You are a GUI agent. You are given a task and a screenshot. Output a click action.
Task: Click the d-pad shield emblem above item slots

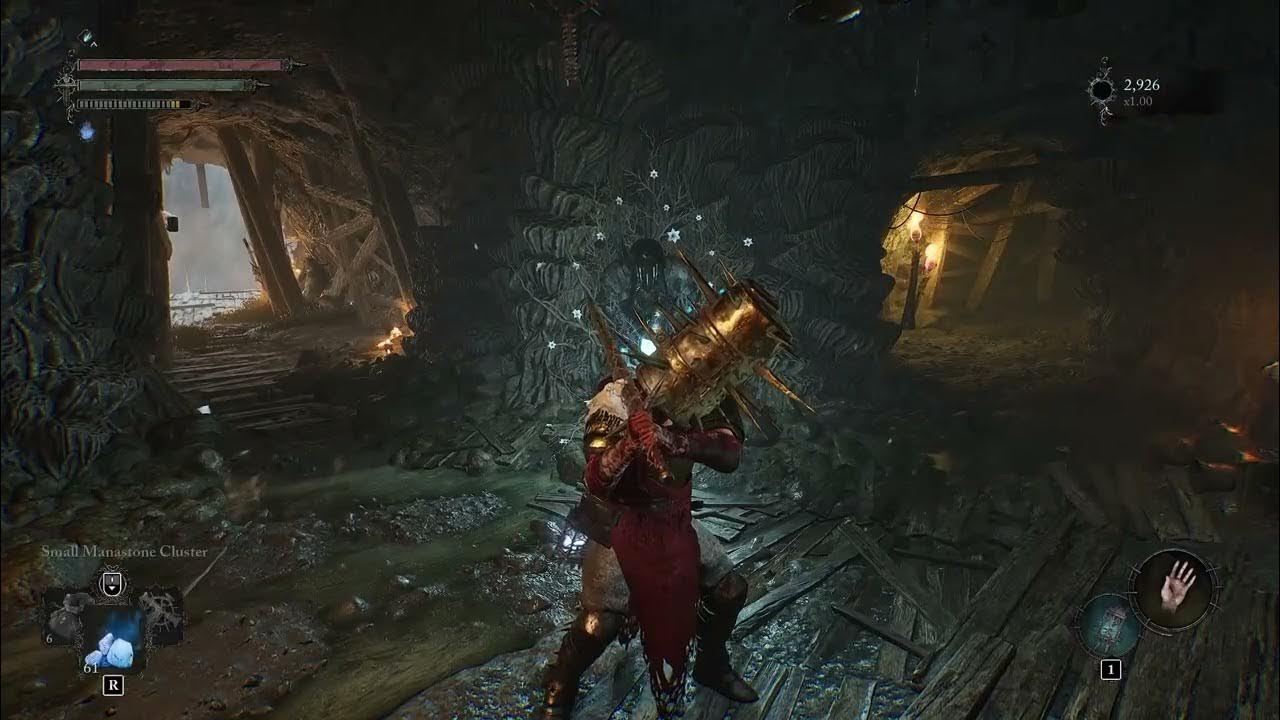112,581
